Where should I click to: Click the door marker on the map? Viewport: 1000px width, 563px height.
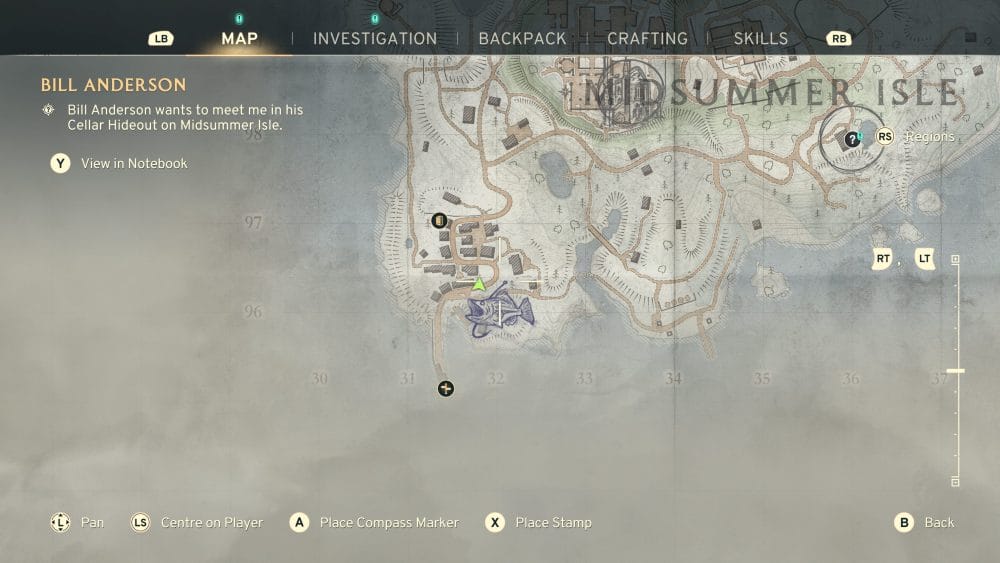438,220
